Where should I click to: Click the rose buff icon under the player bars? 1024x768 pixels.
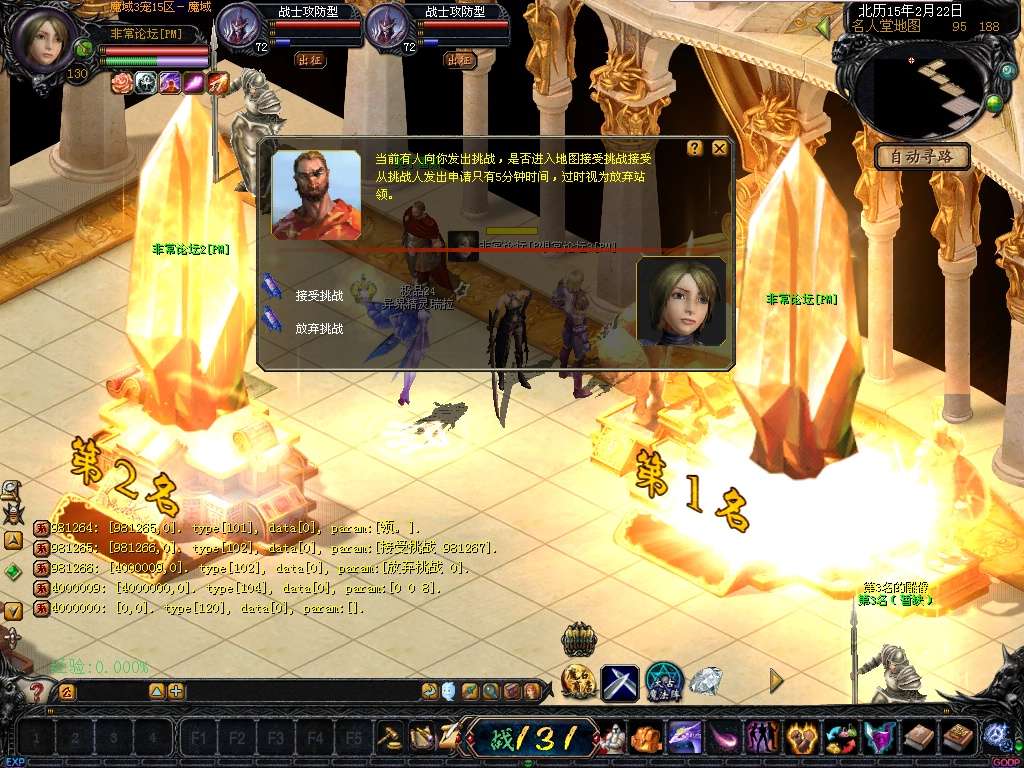click(121, 83)
